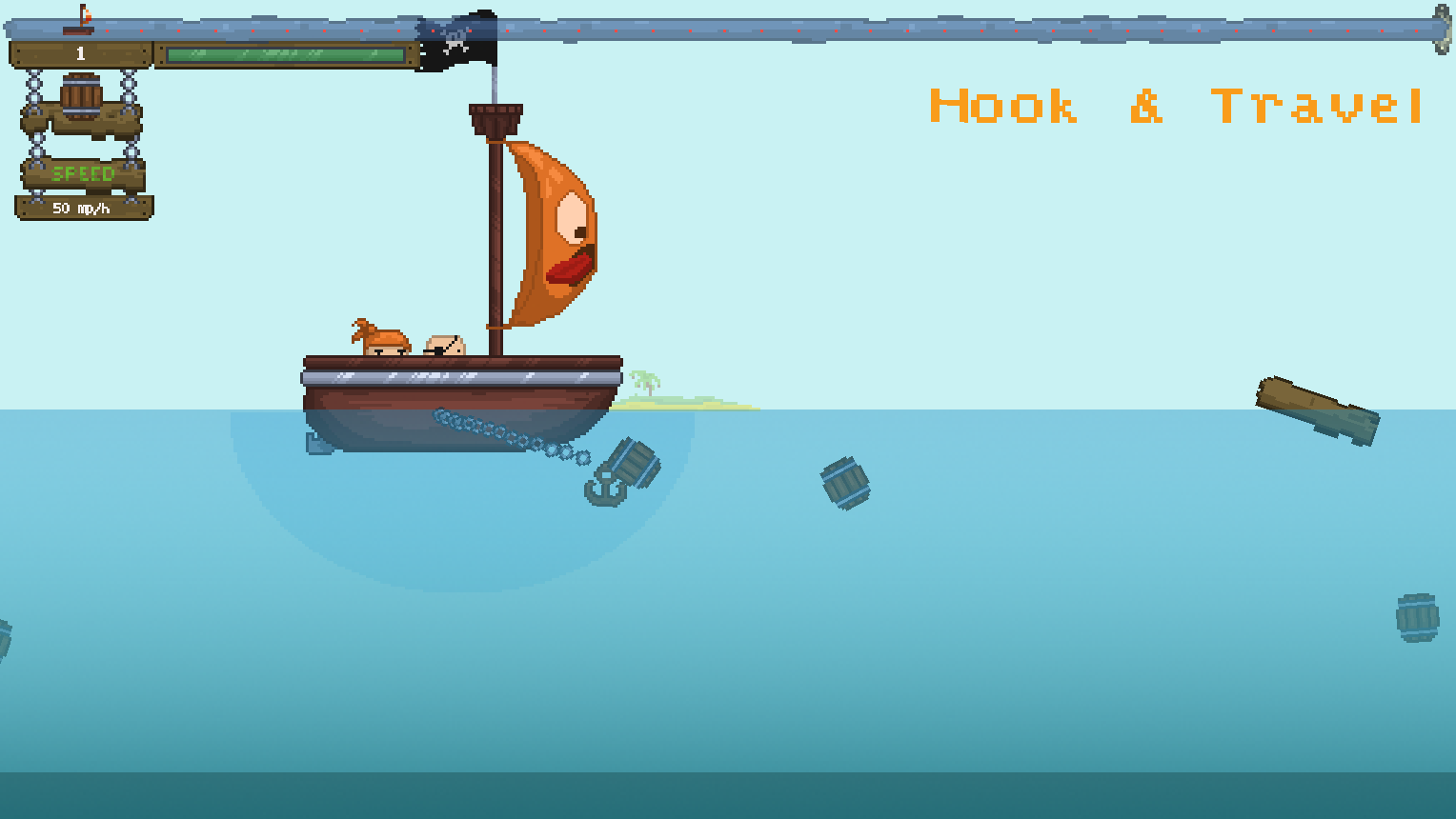
Task: Click the palm tree on the distant island
Action: pyautogui.click(x=646, y=381)
